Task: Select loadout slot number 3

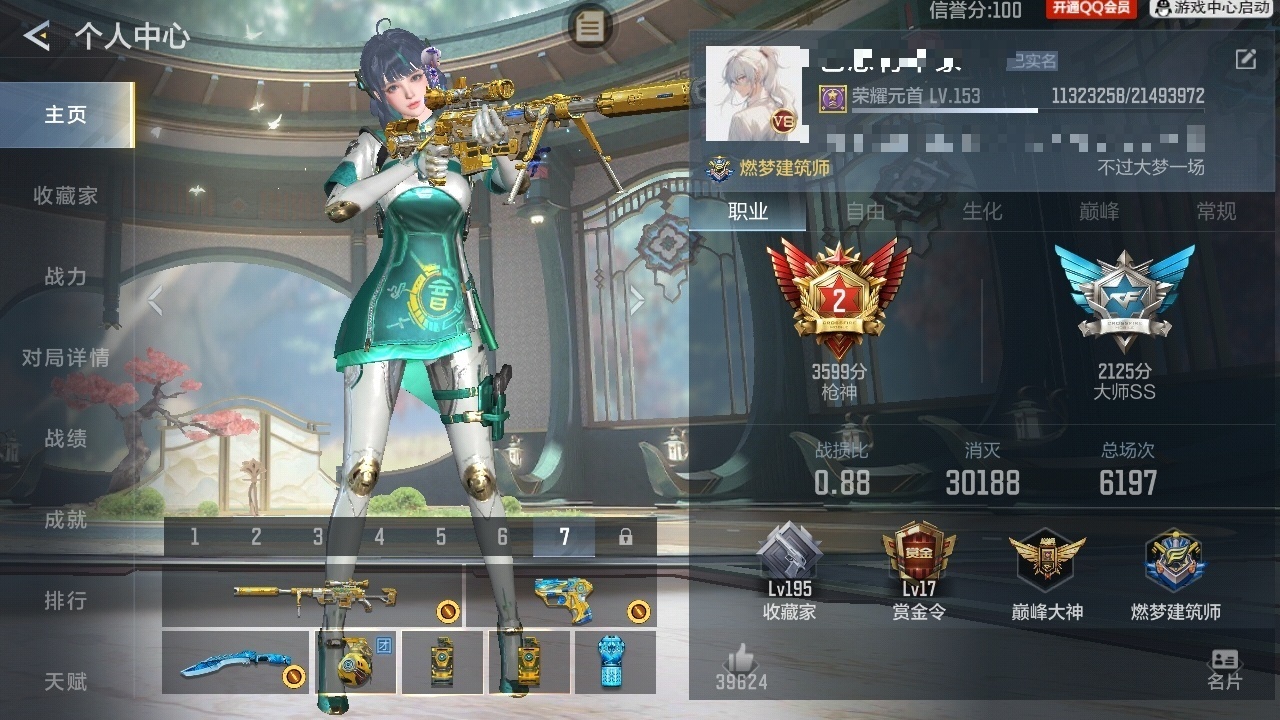Action: pos(318,537)
